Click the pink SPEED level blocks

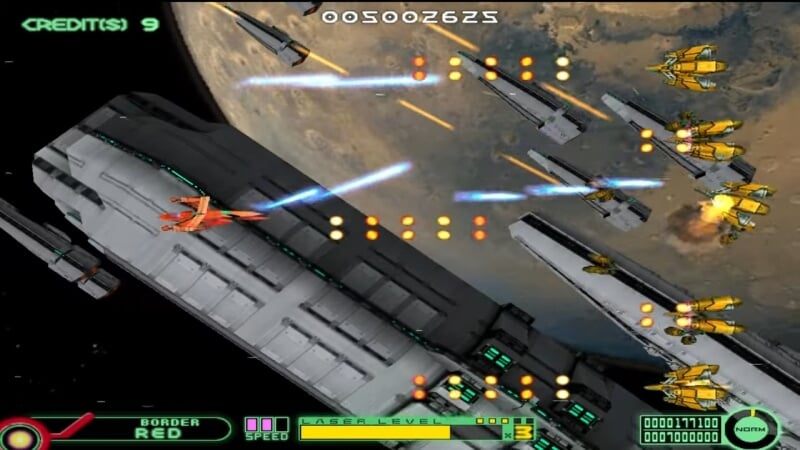(265, 424)
